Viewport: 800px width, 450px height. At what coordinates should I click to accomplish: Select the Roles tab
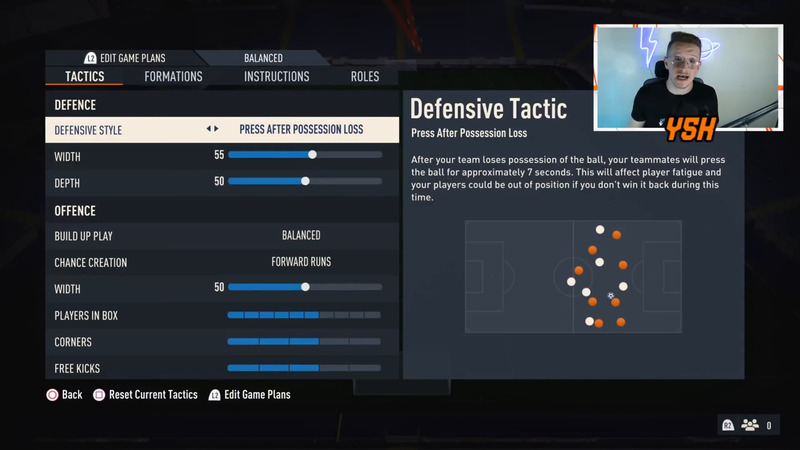click(x=364, y=77)
